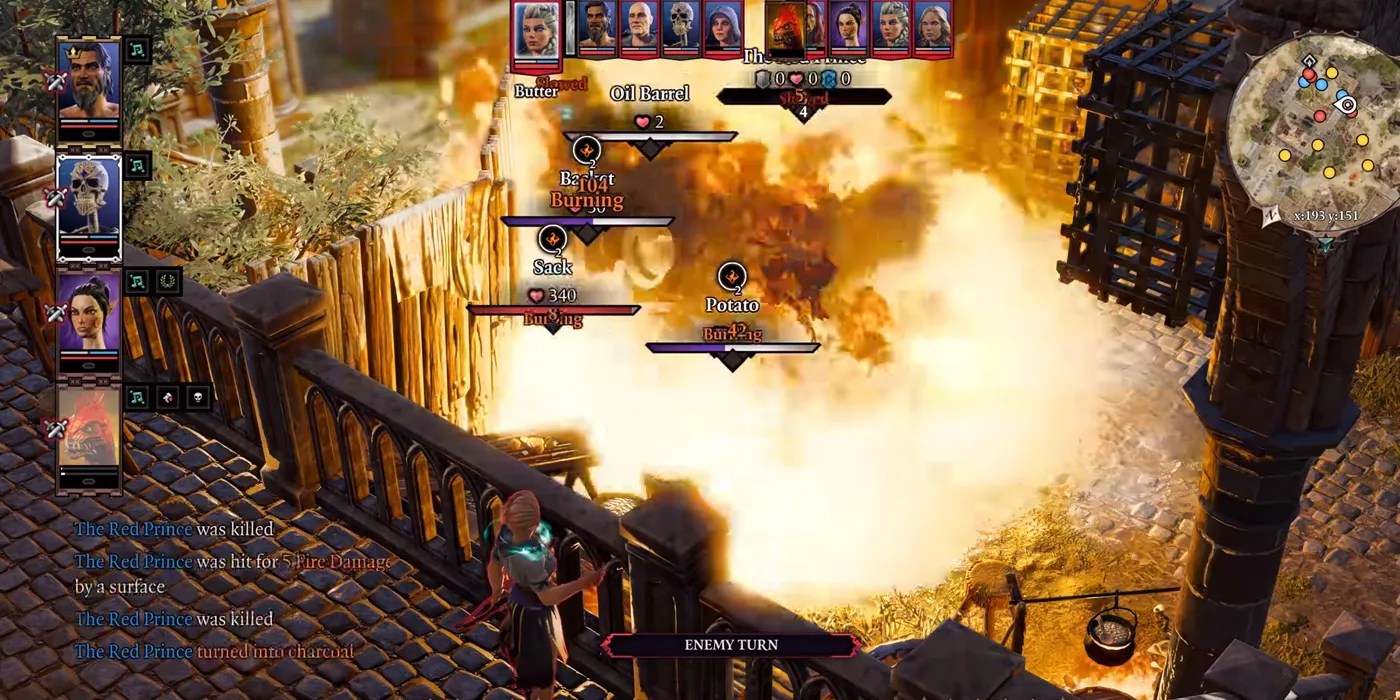The image size is (1400, 700).
Task: Click the hooded woman turn-order portrait
Action: [x=722, y=27]
